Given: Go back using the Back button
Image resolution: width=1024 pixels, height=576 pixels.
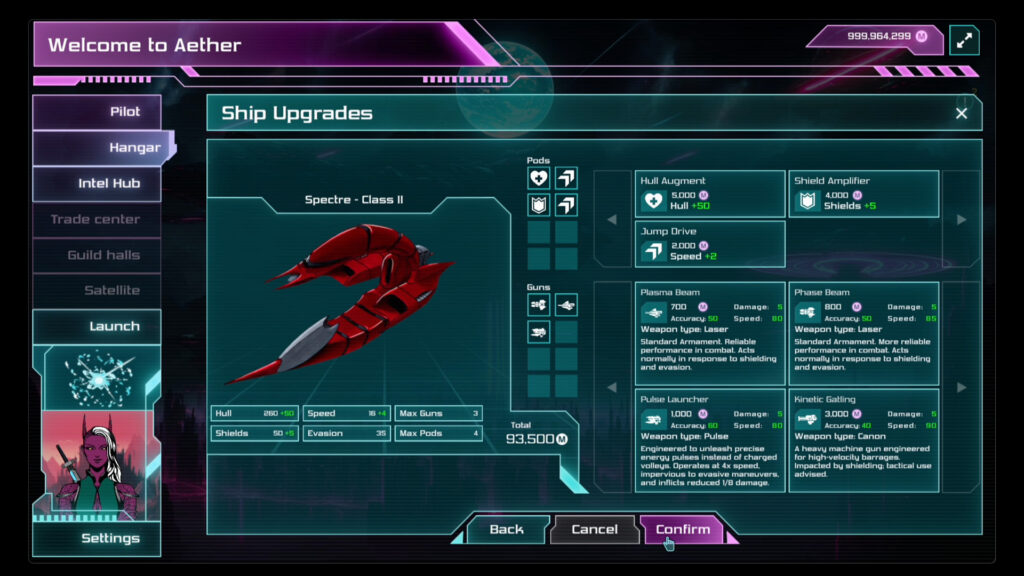Looking at the screenshot, I should pos(506,529).
